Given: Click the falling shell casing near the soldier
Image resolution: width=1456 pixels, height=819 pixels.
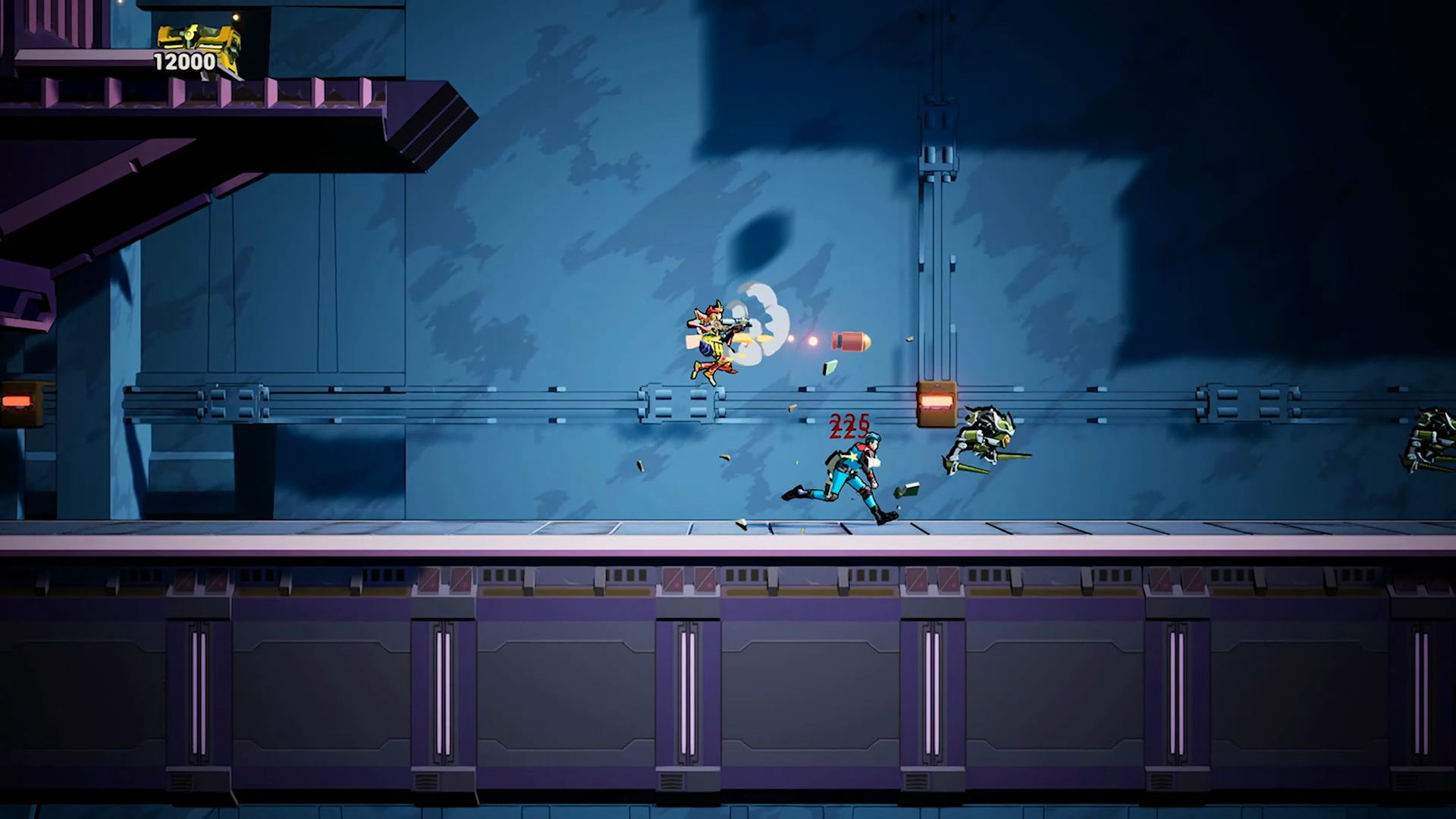Looking at the screenshot, I should click(792, 407).
